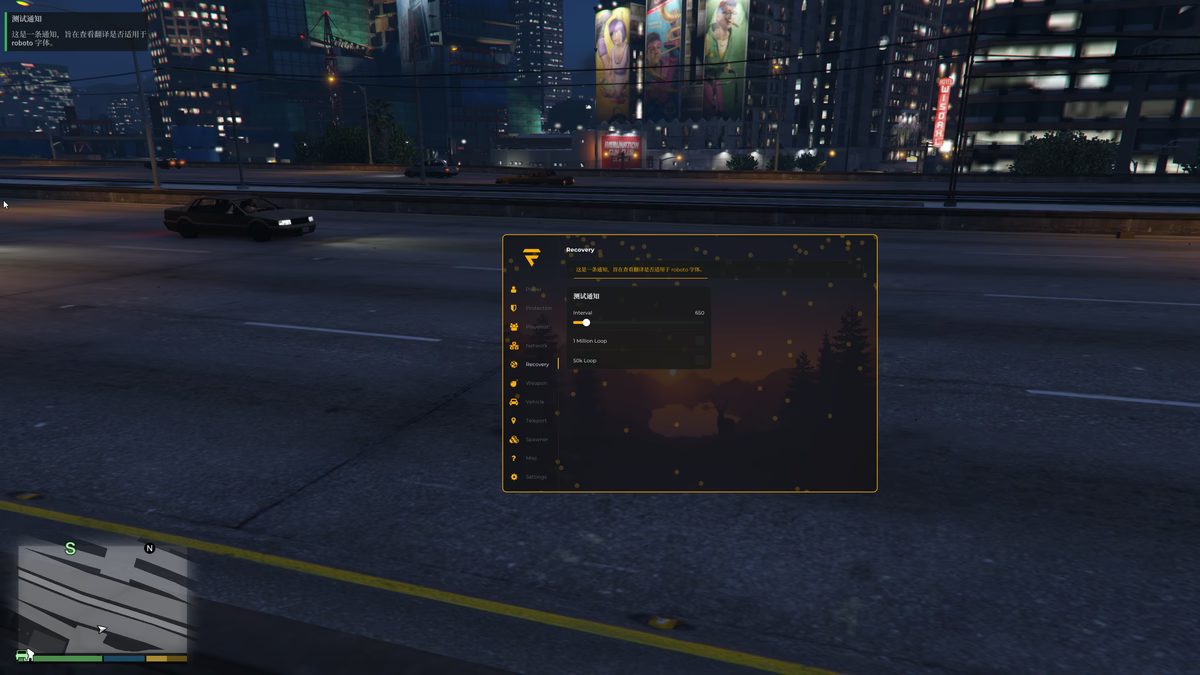Open the Vehicle section

(534, 402)
